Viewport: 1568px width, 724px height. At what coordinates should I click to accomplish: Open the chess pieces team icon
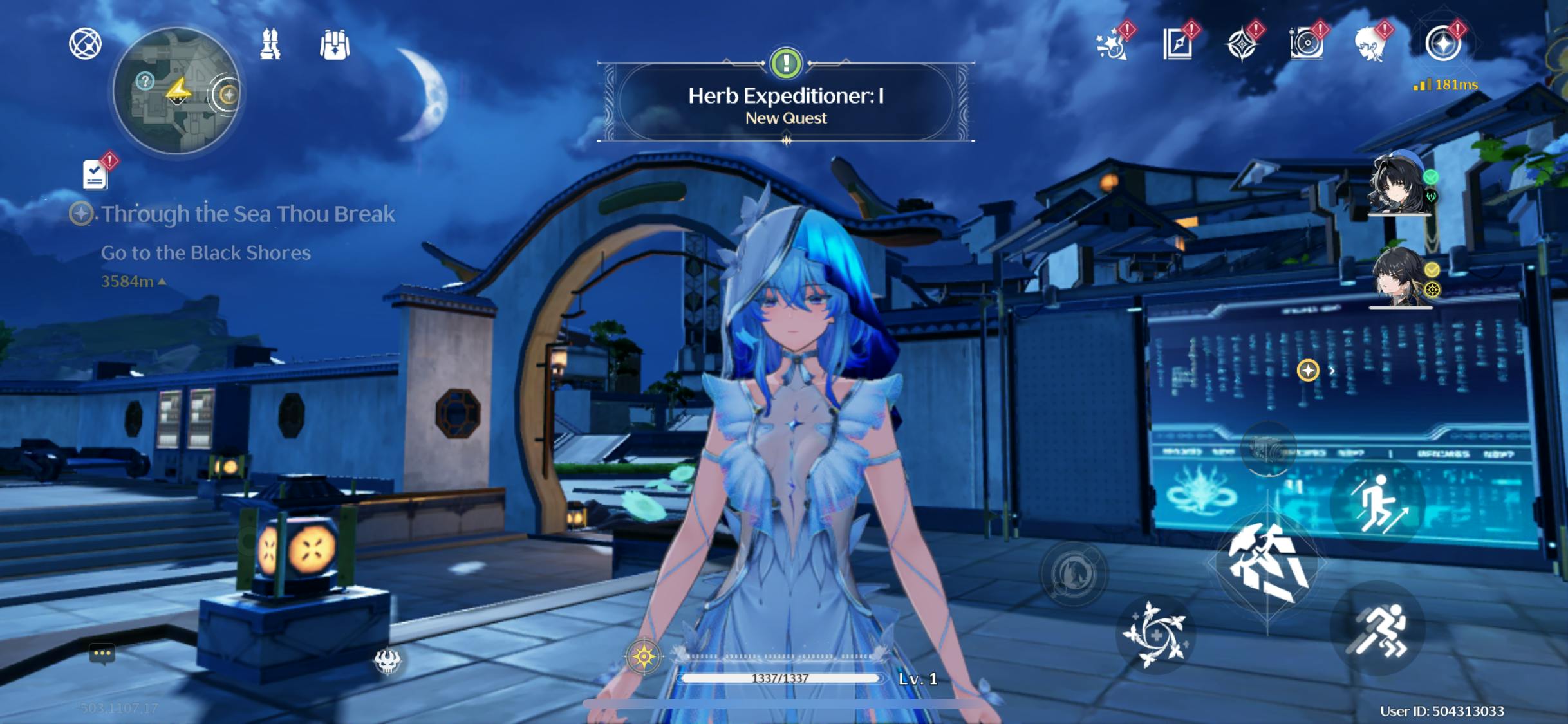(270, 45)
